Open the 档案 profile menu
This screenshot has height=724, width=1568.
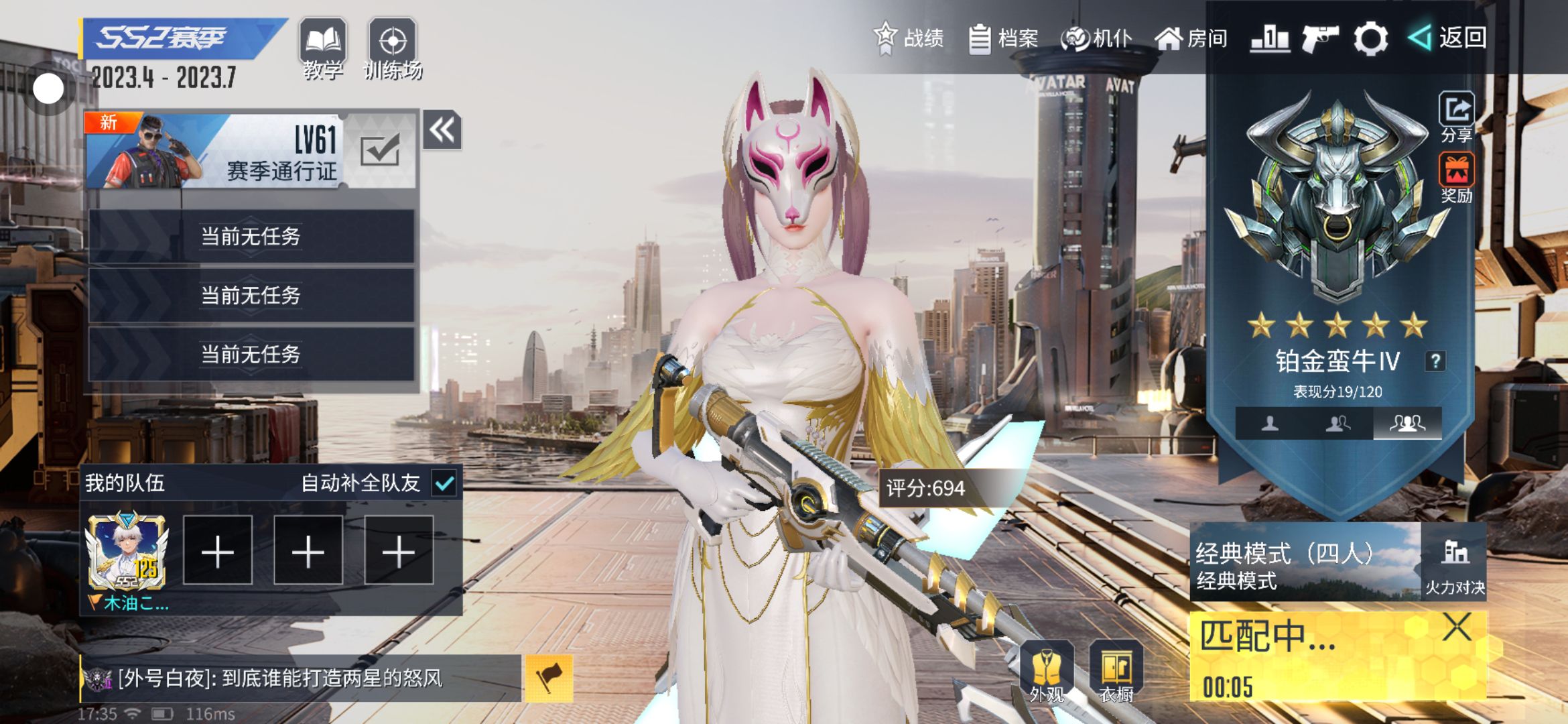(1004, 38)
